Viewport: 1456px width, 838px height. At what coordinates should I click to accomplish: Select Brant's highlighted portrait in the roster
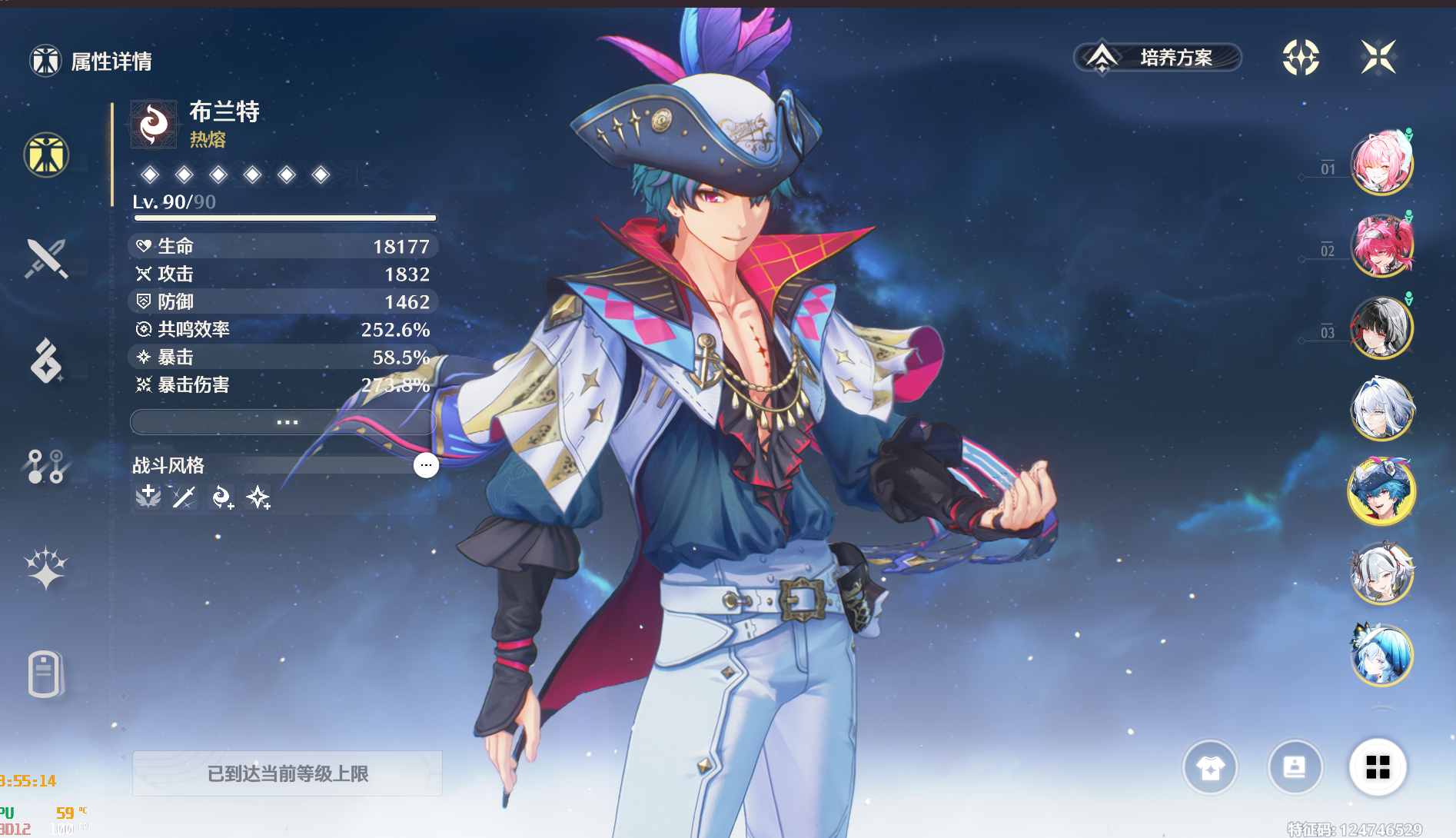[x=1381, y=491]
